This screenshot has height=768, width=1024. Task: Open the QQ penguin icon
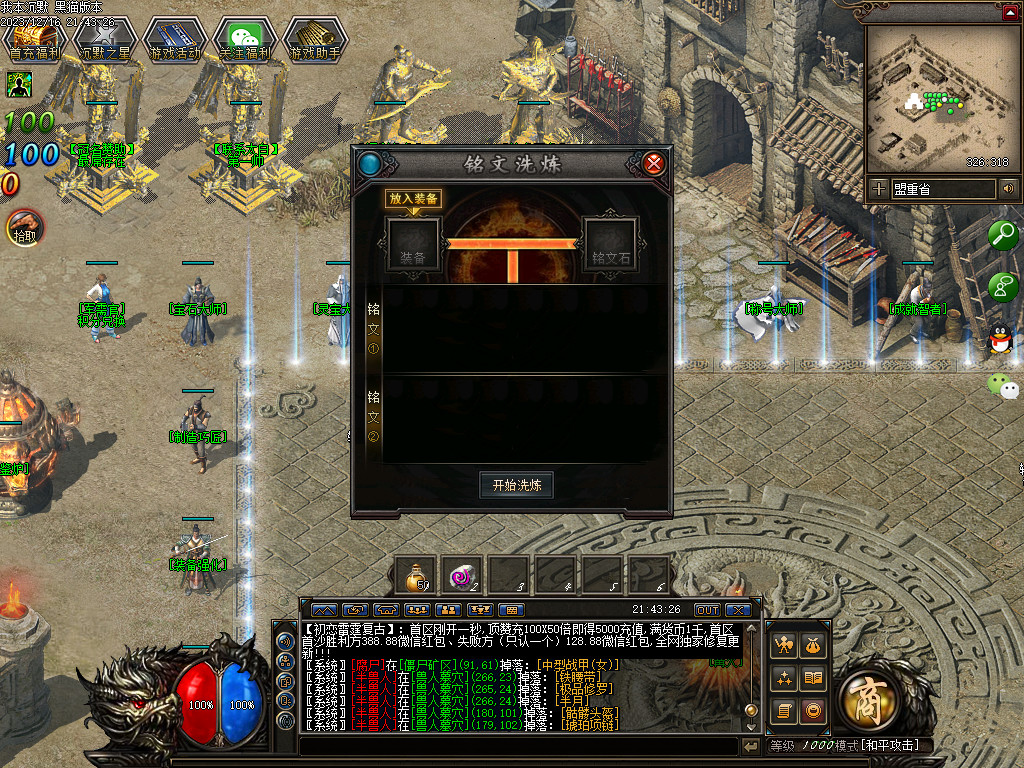(x=1000, y=340)
